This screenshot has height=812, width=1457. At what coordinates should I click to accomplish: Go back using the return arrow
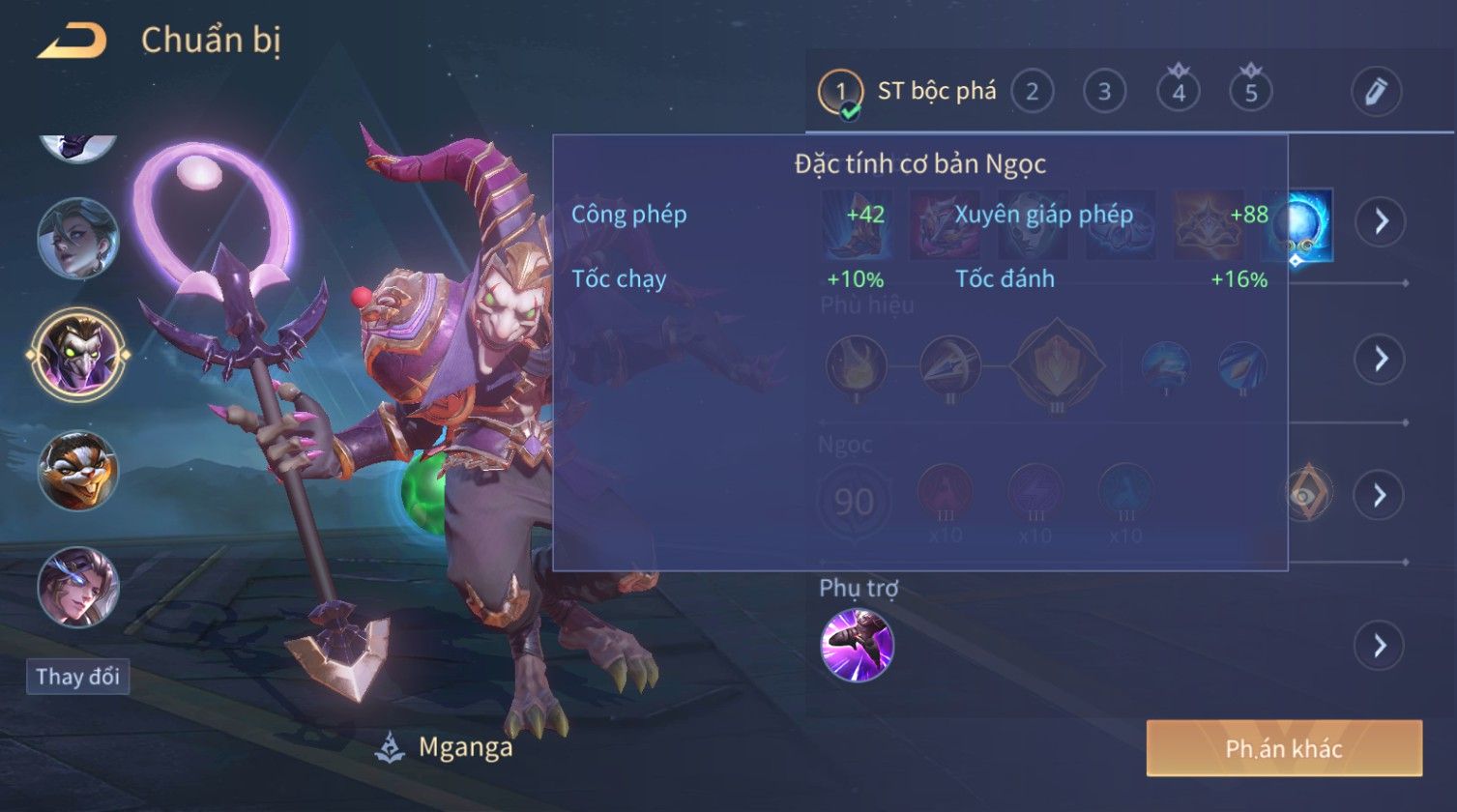pyautogui.click(x=73, y=42)
